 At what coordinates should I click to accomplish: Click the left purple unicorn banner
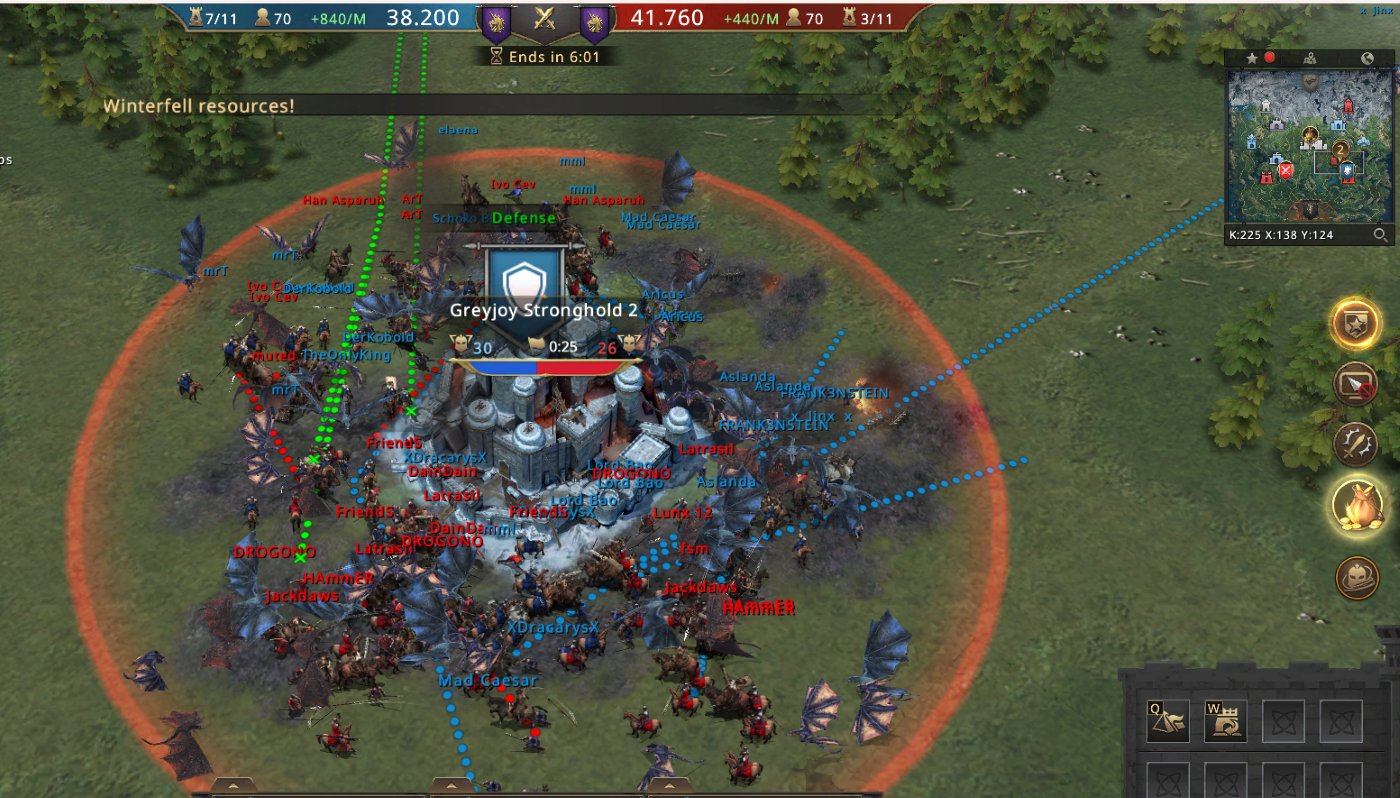tap(495, 20)
